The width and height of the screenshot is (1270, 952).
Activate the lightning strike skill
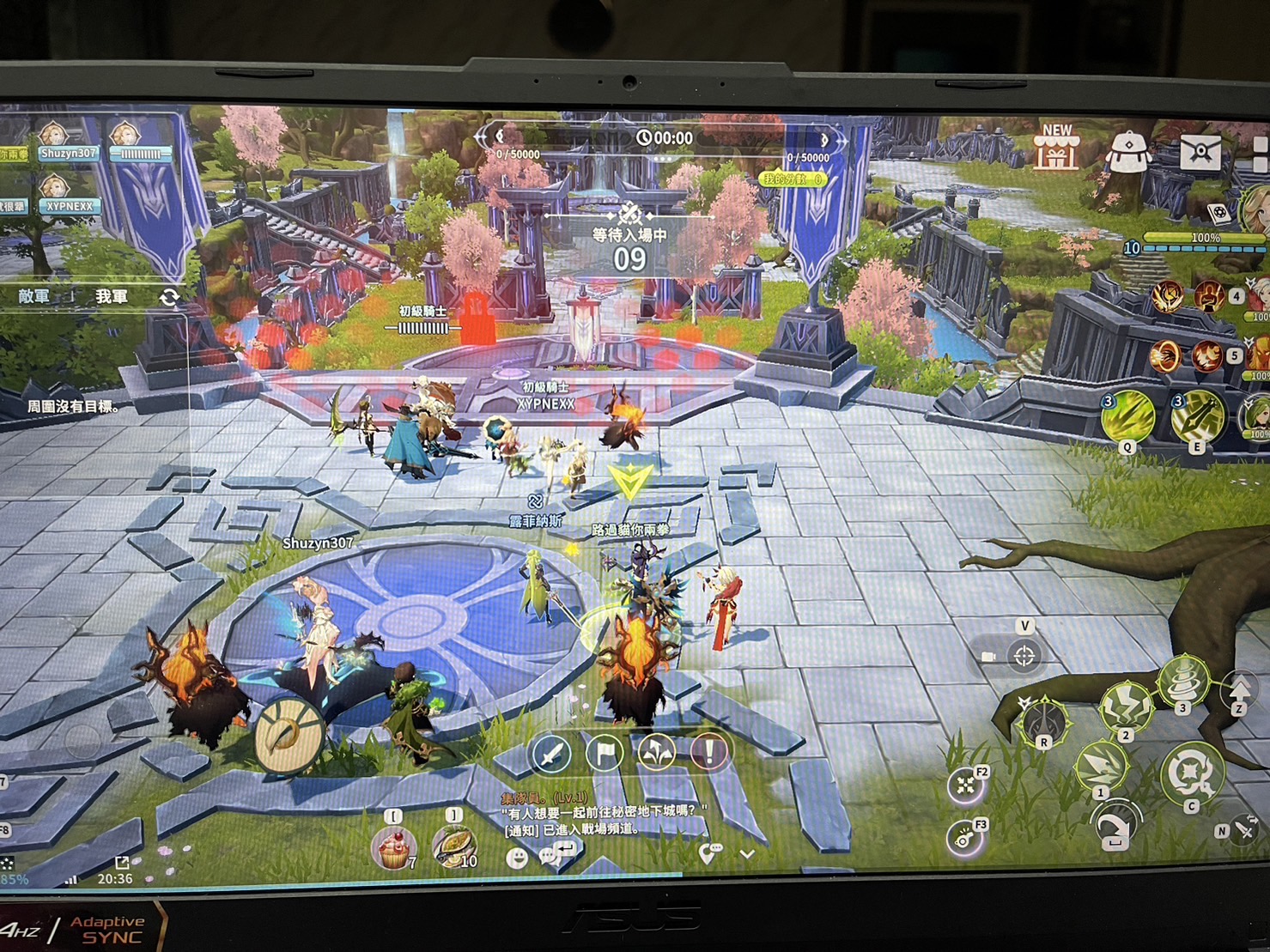point(1126,708)
